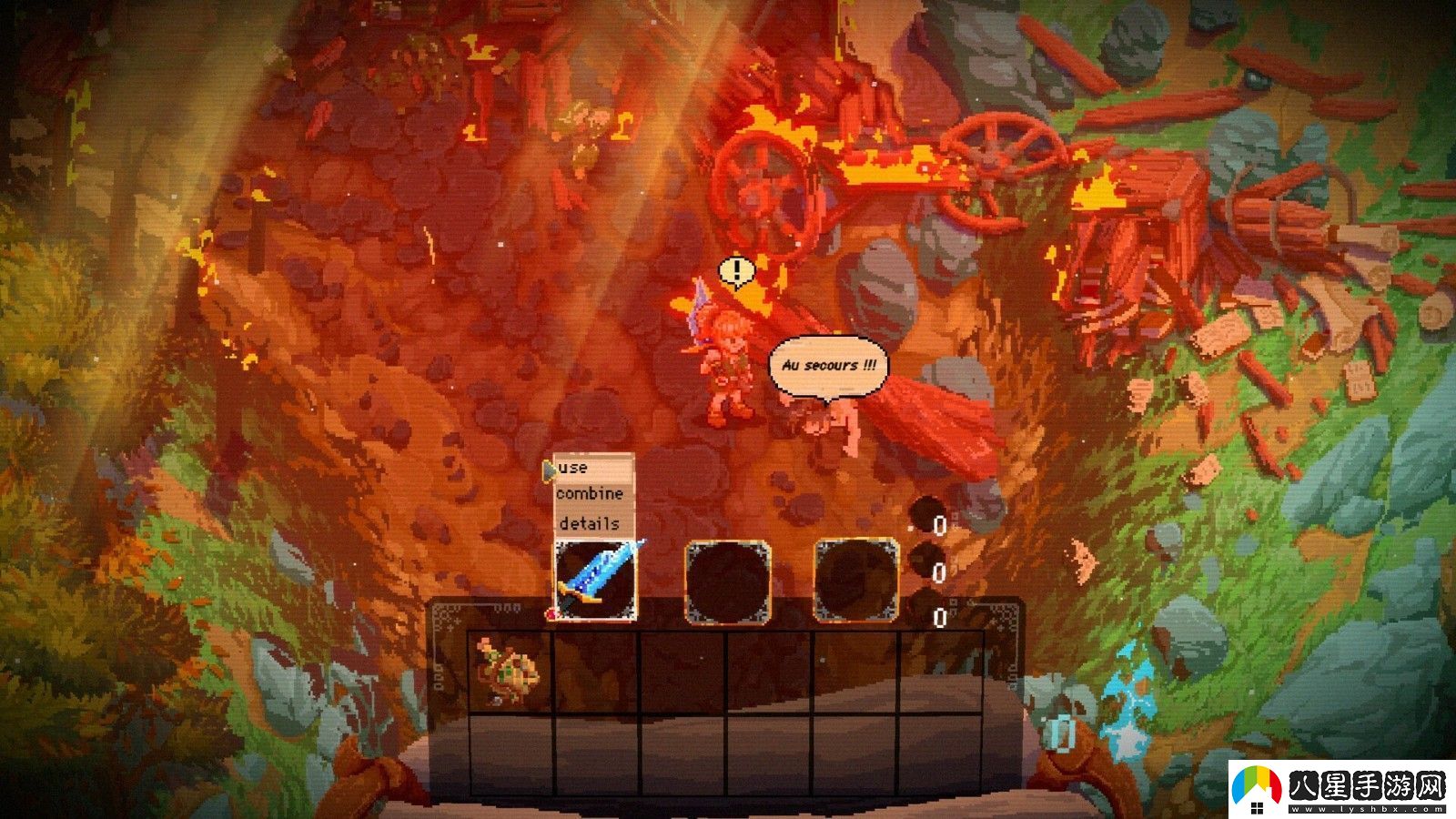Choose the 'use' menu option
This screenshot has width=1456, height=819.
(x=575, y=468)
